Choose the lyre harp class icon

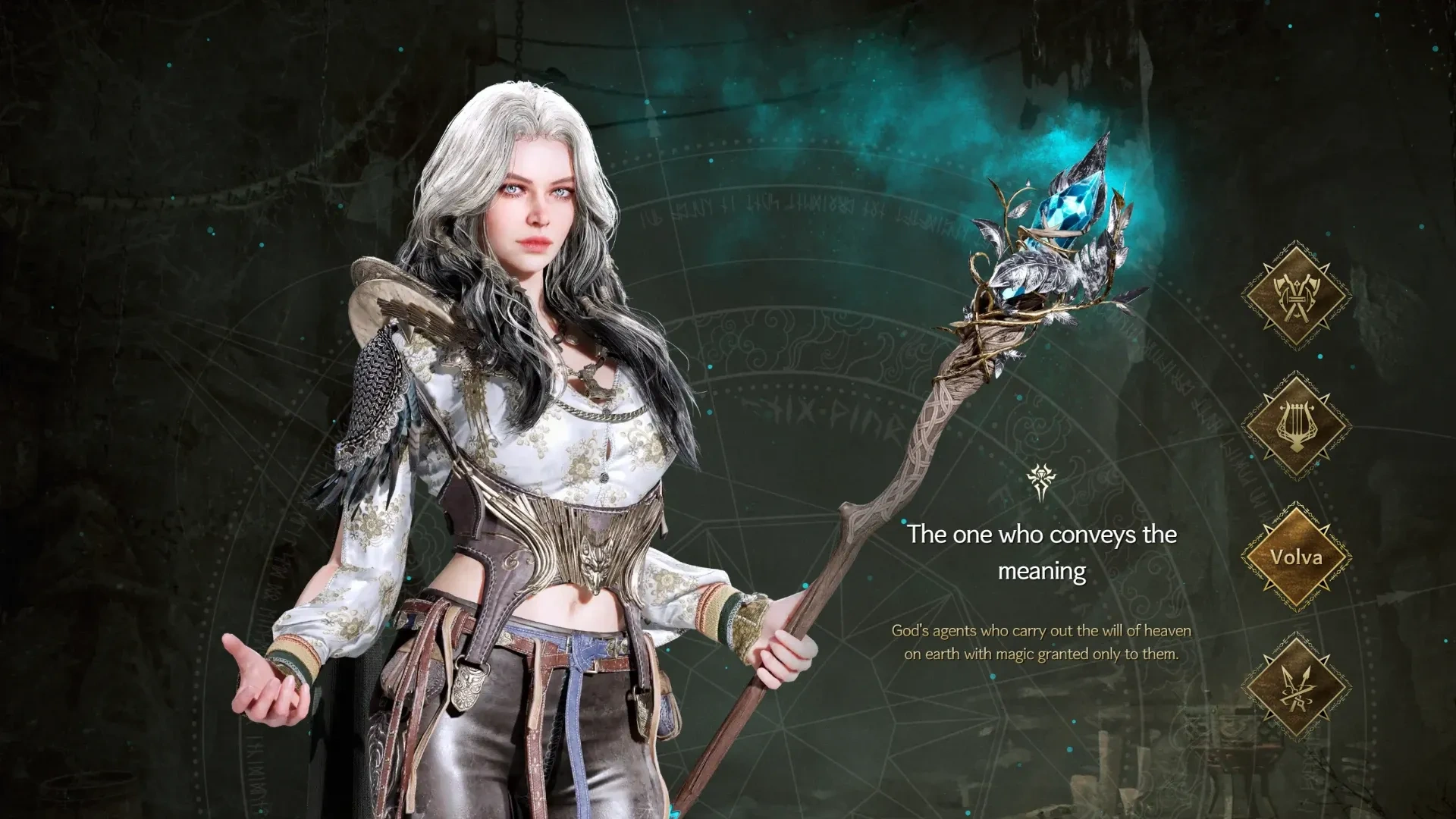point(1296,425)
